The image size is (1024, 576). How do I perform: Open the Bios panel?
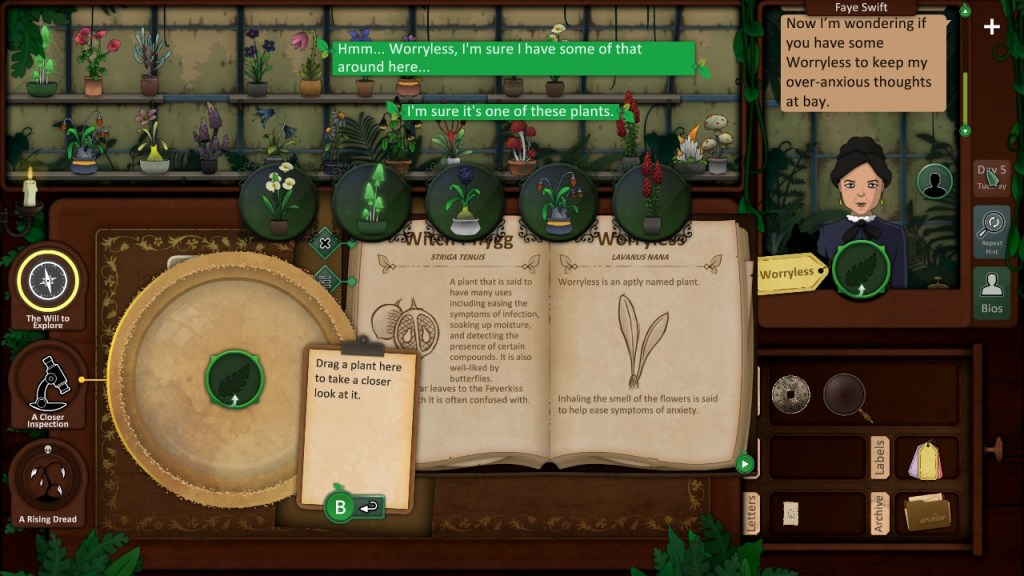991,292
